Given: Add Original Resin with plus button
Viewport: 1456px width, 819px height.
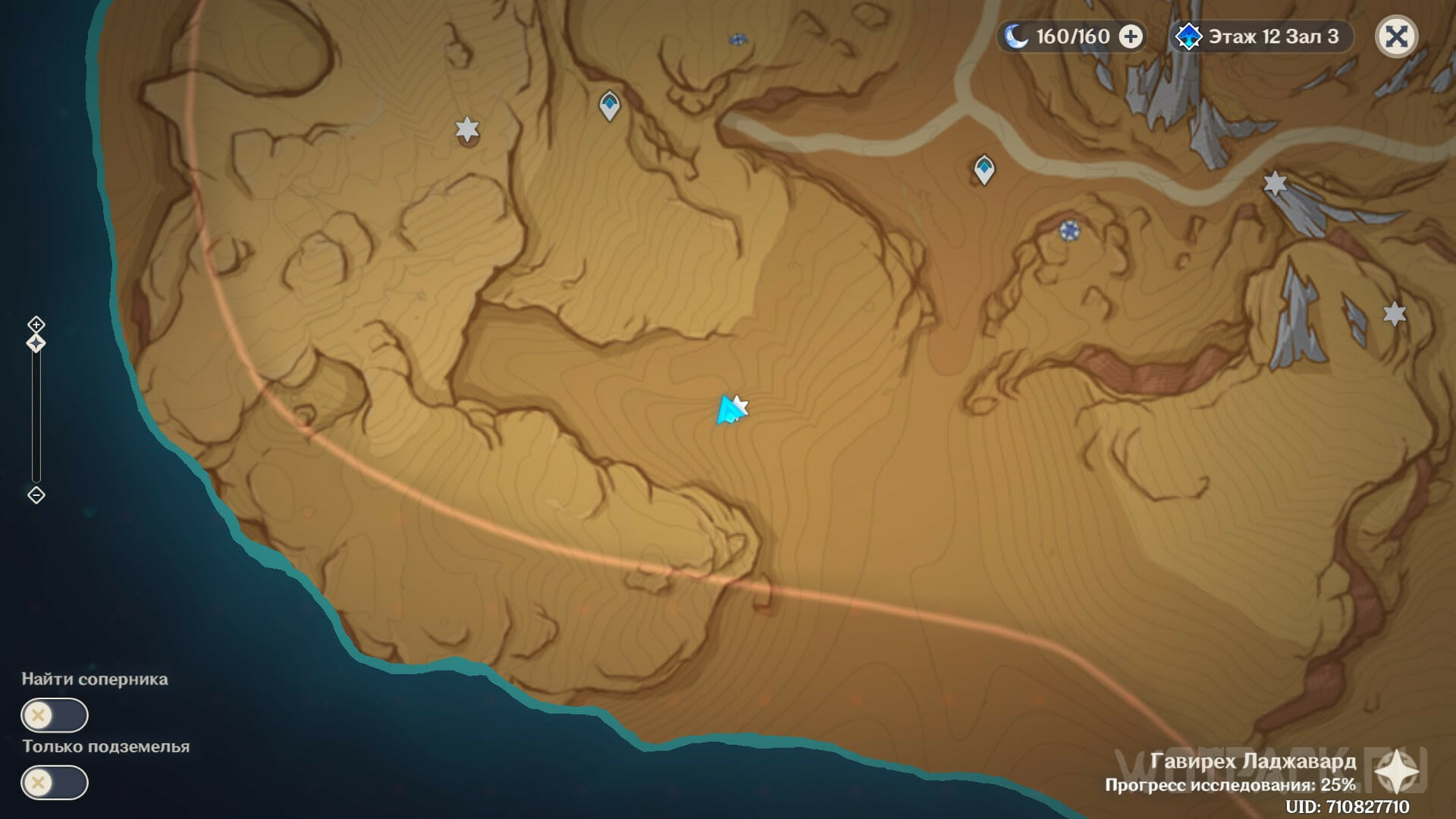Looking at the screenshot, I should (1131, 36).
